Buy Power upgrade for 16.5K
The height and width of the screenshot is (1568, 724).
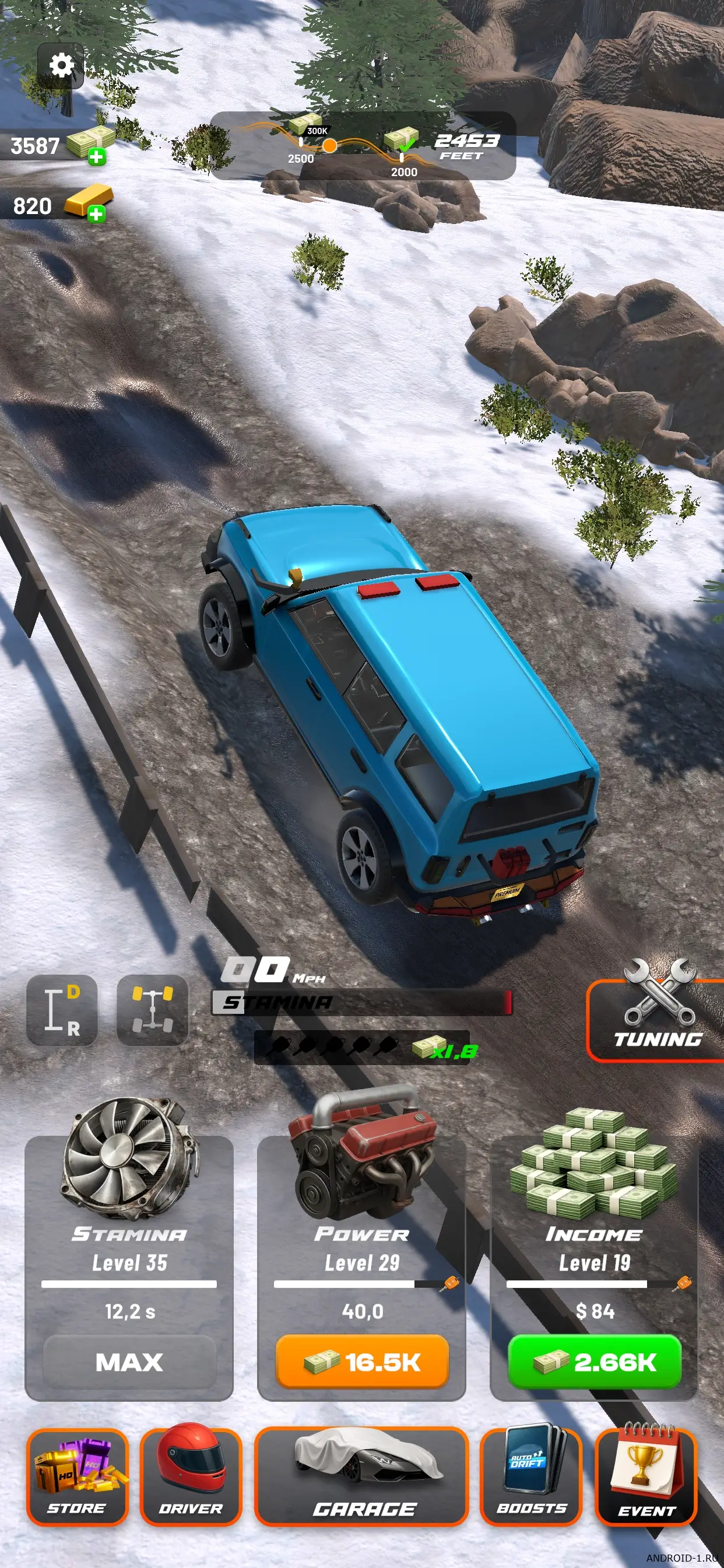362,1361
